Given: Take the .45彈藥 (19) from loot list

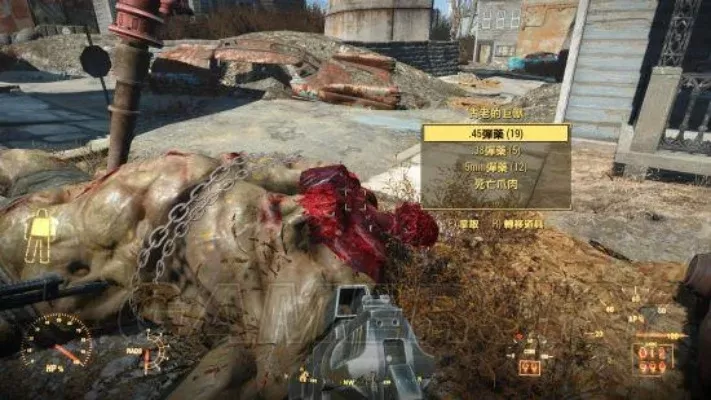Looking at the screenshot, I should 495,134.
